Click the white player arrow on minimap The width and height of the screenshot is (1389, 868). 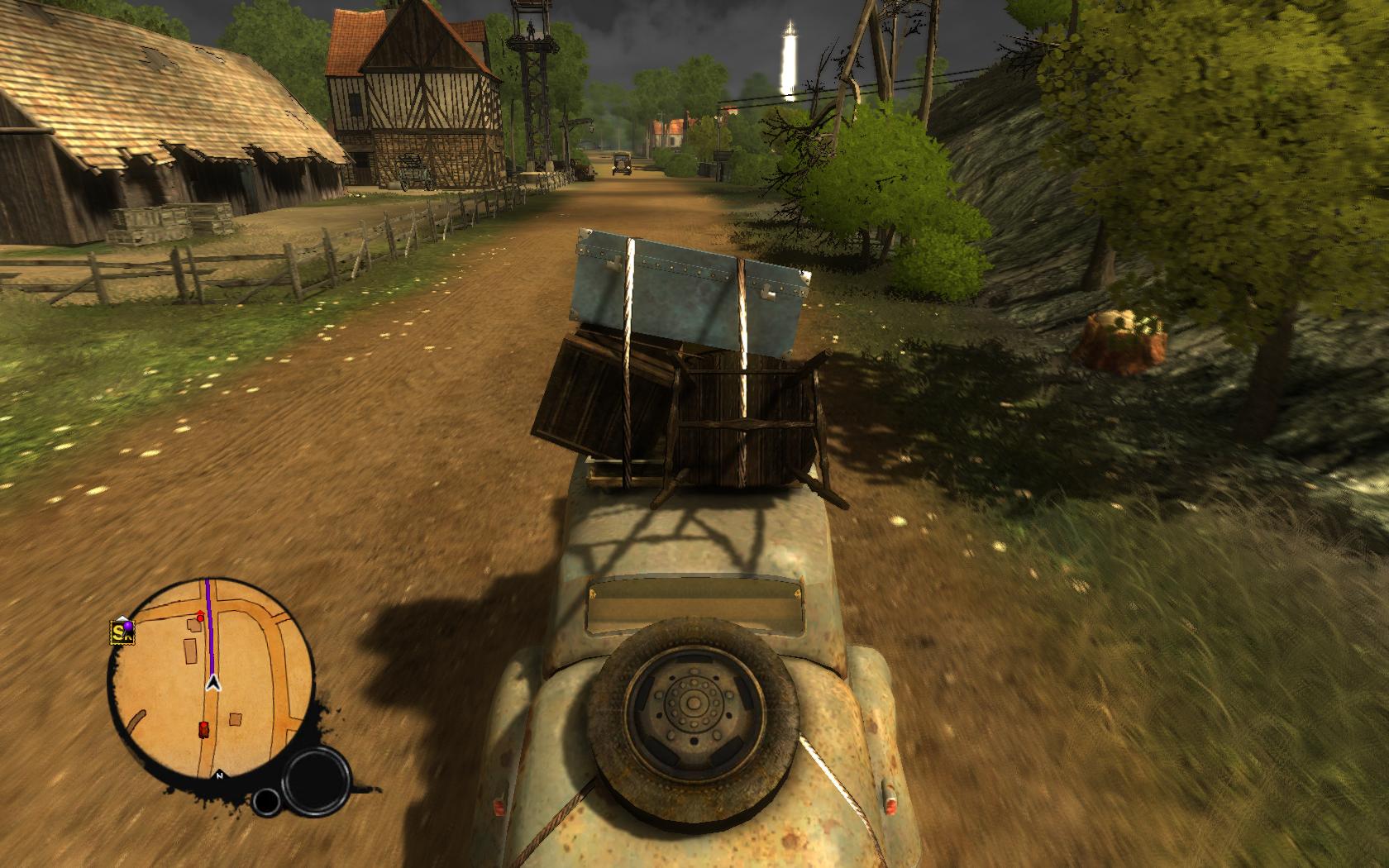214,683
